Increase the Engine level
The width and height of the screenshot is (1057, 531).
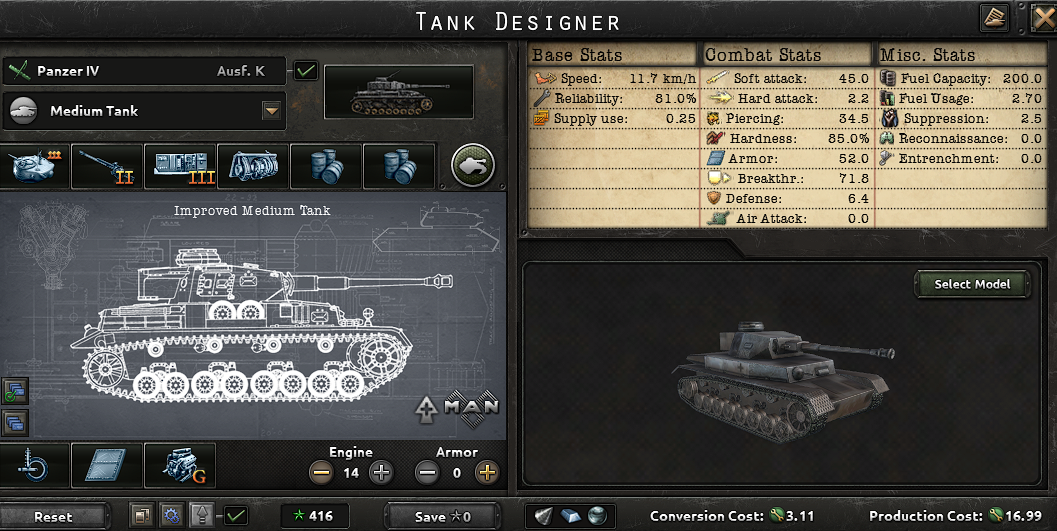click(380, 473)
